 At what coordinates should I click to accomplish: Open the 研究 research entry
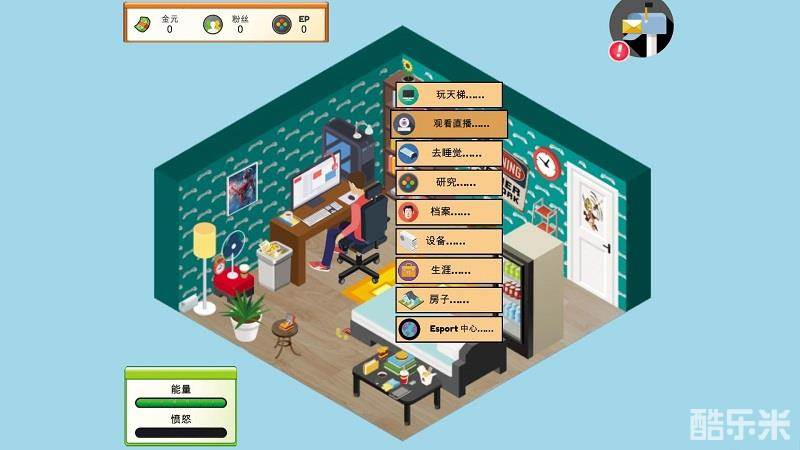(x=448, y=183)
